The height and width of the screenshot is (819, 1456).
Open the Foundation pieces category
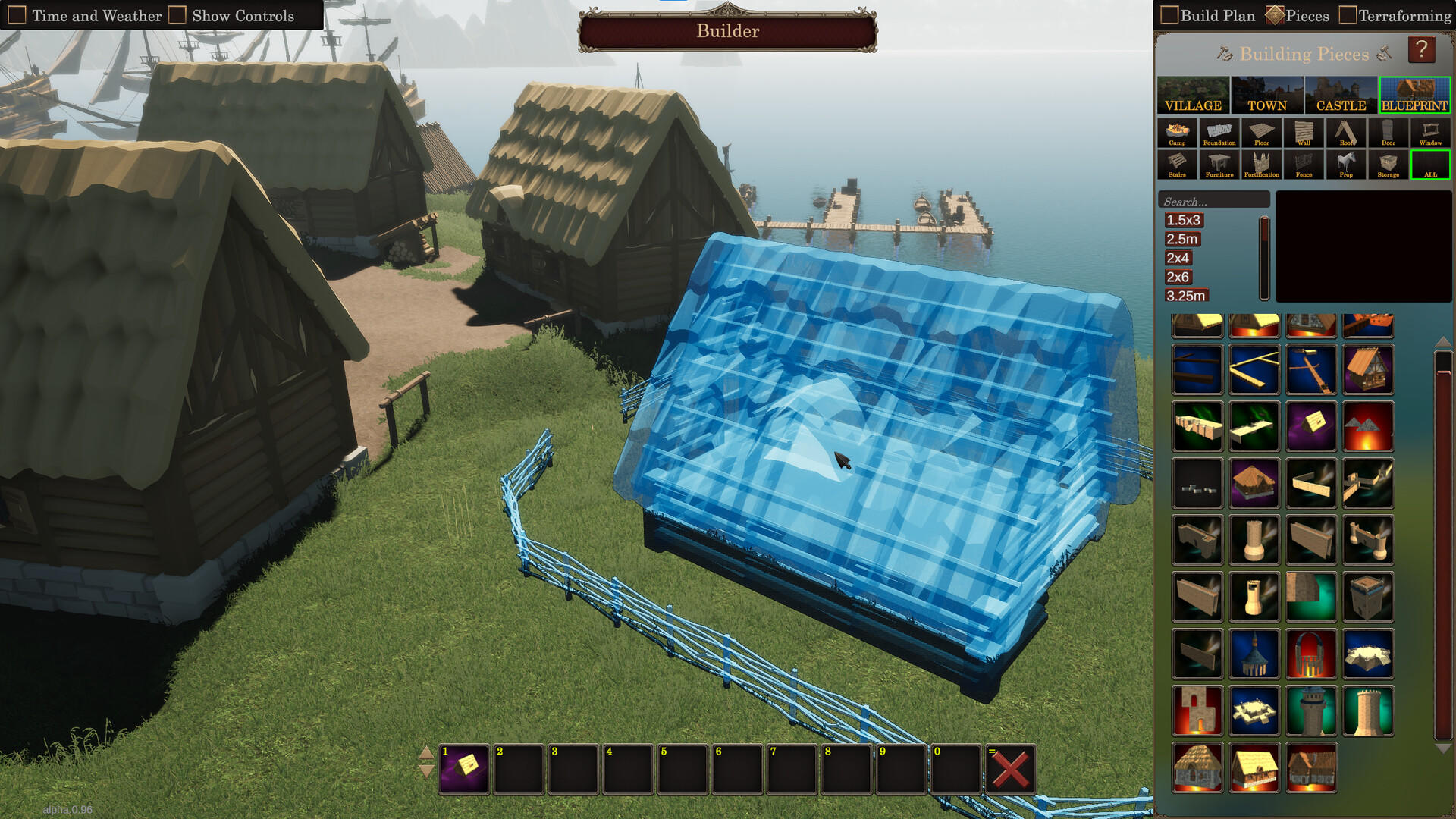(x=1220, y=133)
